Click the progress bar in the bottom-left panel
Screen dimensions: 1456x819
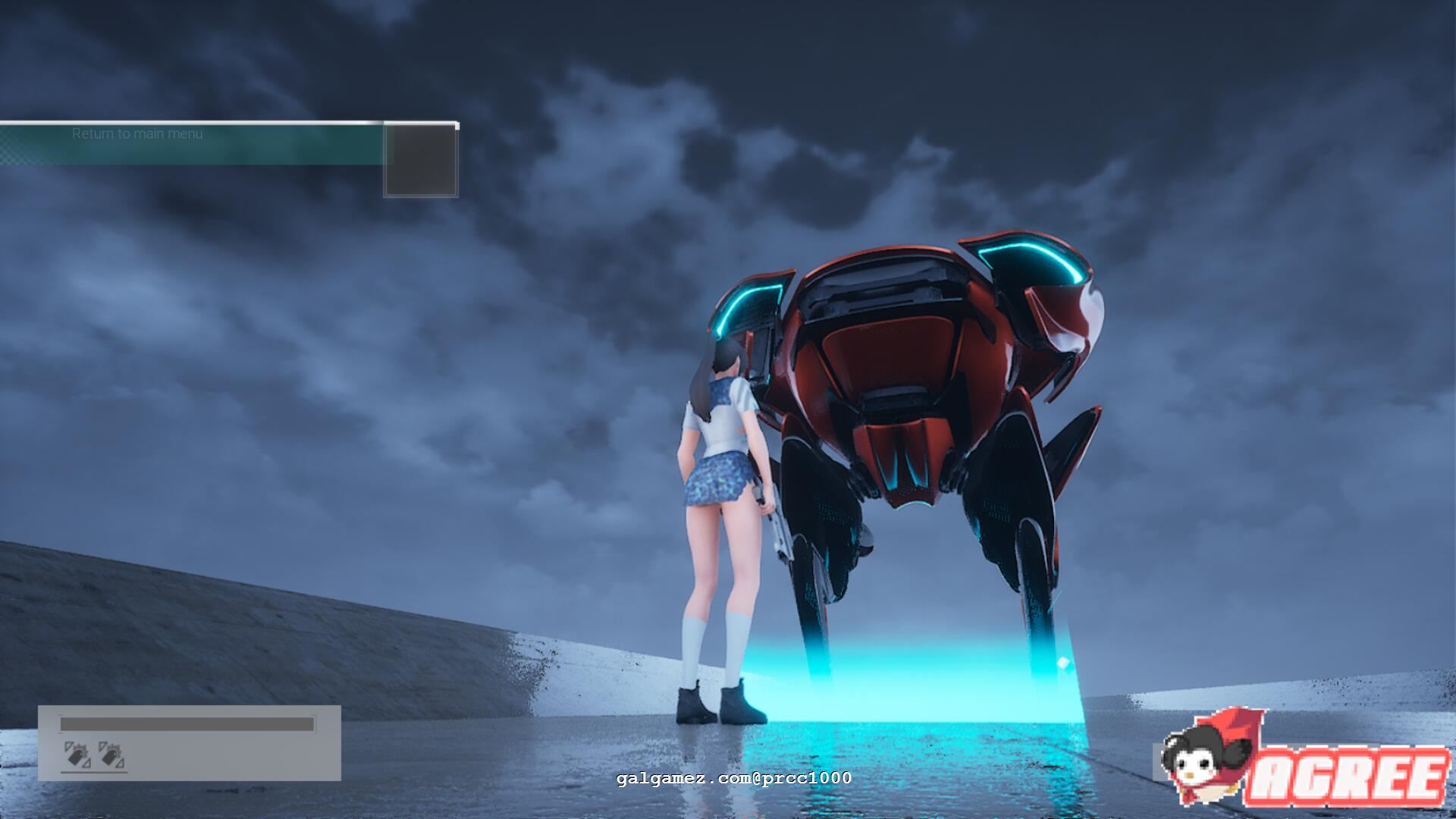(186, 723)
